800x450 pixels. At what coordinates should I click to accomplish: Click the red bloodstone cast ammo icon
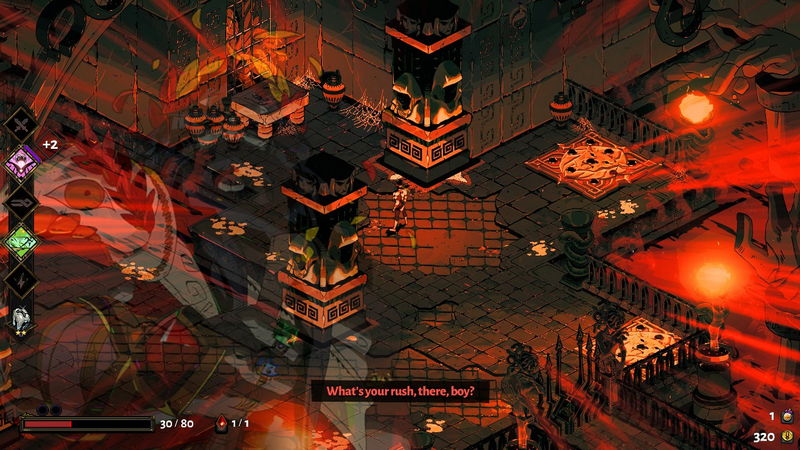coord(222,423)
